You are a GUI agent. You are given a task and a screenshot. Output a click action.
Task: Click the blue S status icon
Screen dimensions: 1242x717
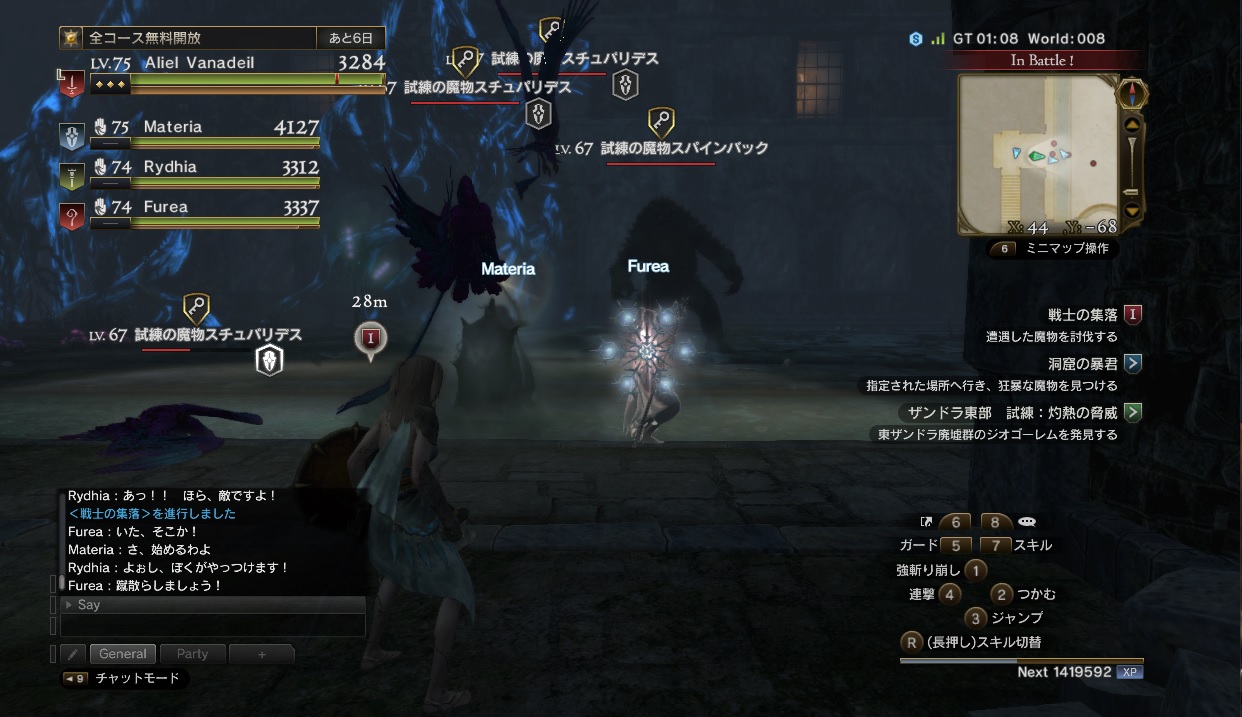coord(915,39)
